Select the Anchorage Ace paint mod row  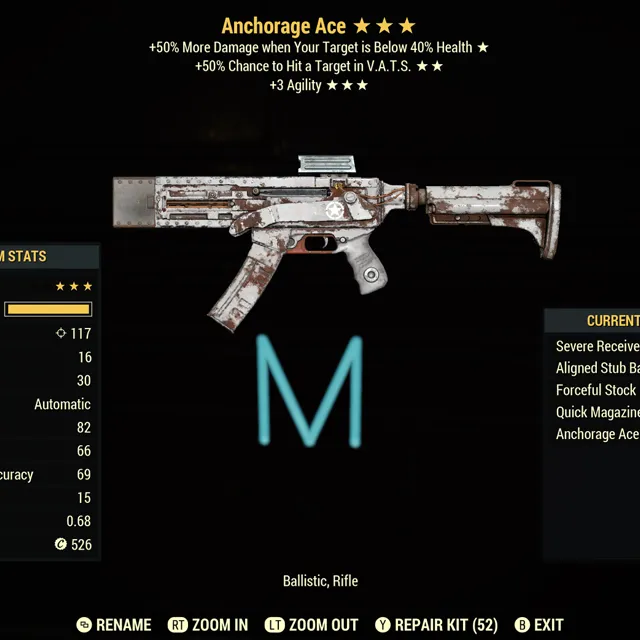pyautogui.click(x=597, y=434)
